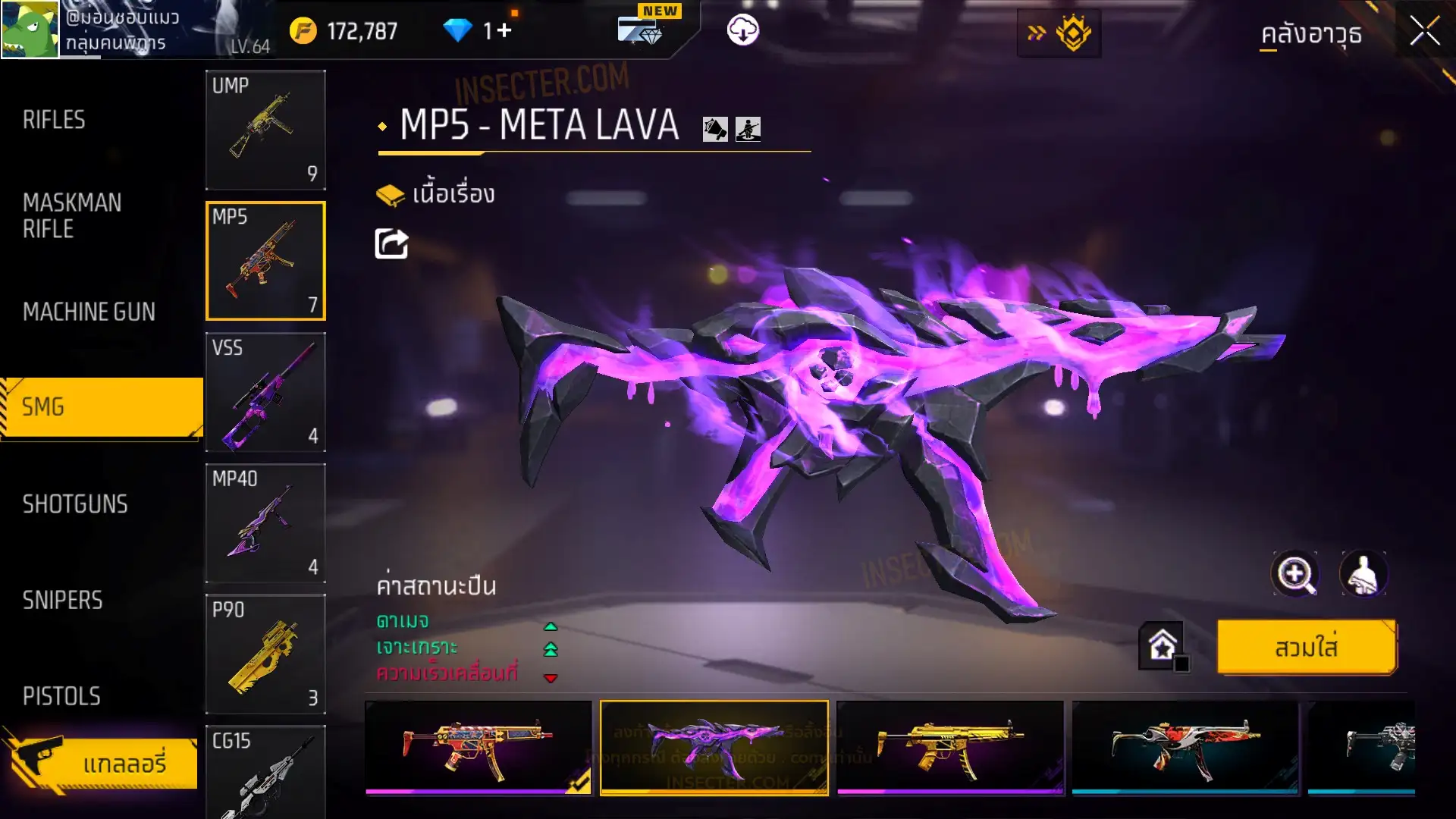Screen dimensions: 1456x819
Task: Preview skin on character icon
Action: pos(1363,574)
